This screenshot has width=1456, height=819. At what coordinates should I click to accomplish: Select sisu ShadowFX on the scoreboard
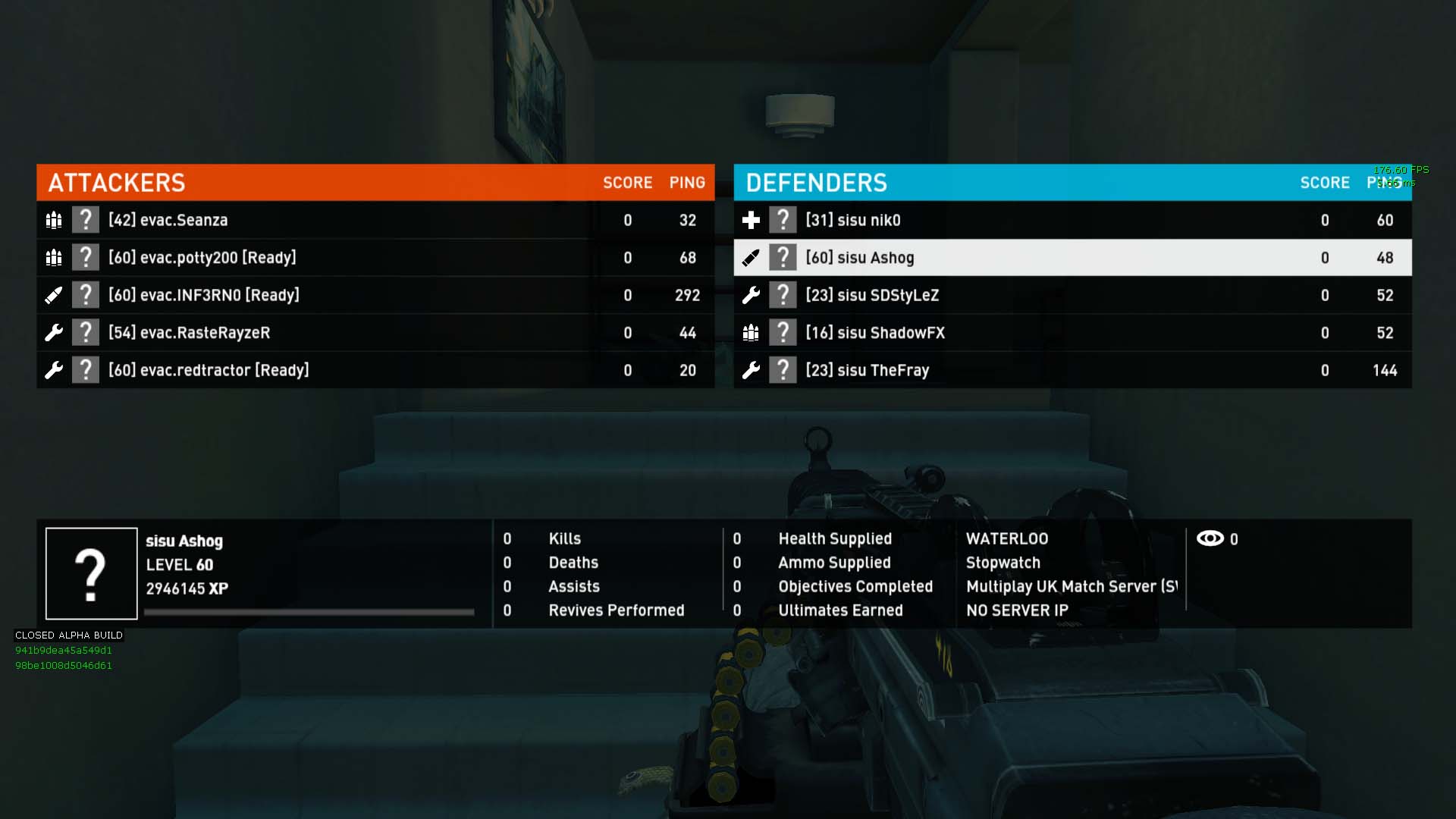point(1072,332)
